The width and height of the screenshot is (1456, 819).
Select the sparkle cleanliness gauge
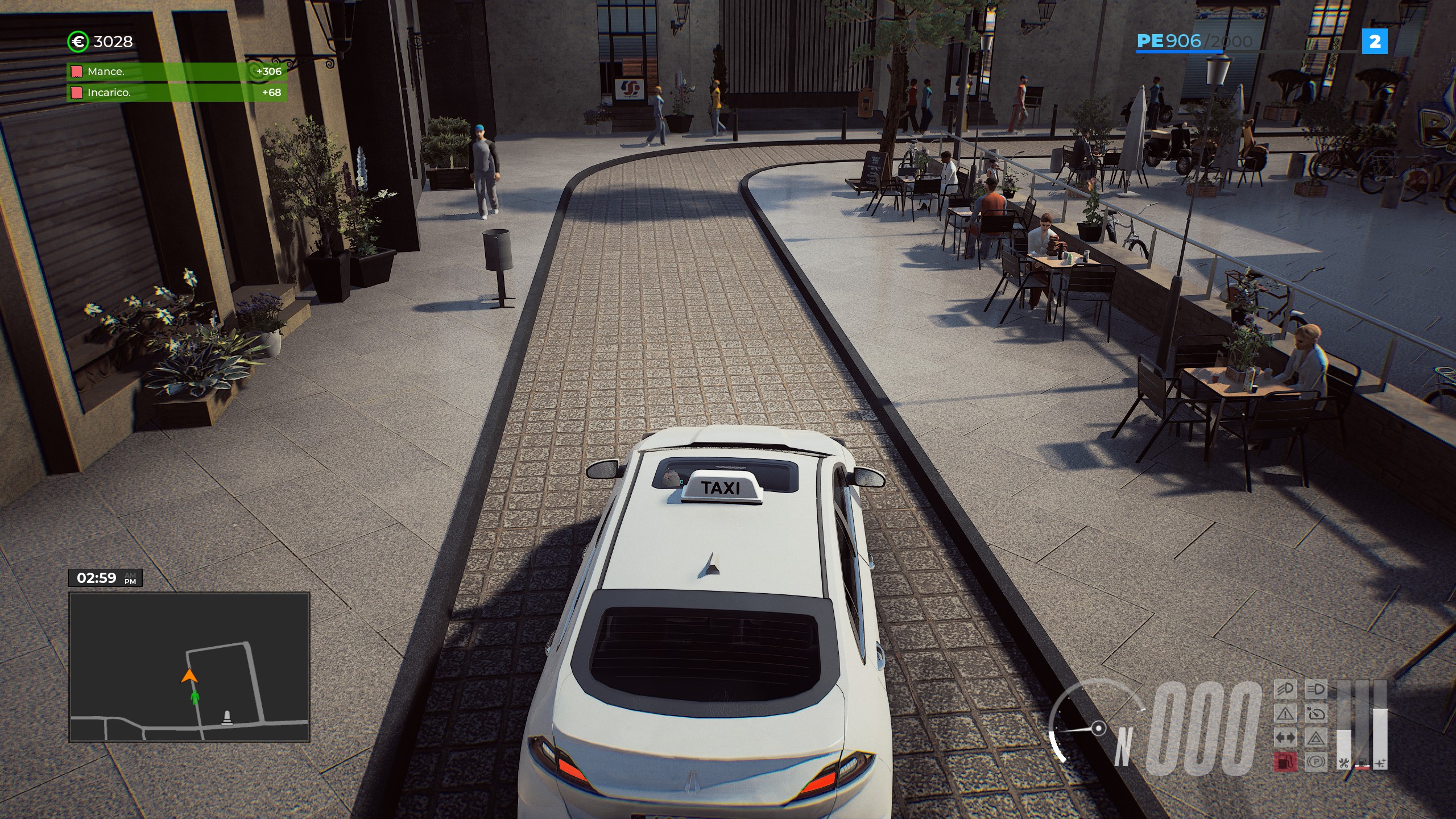(1380, 739)
